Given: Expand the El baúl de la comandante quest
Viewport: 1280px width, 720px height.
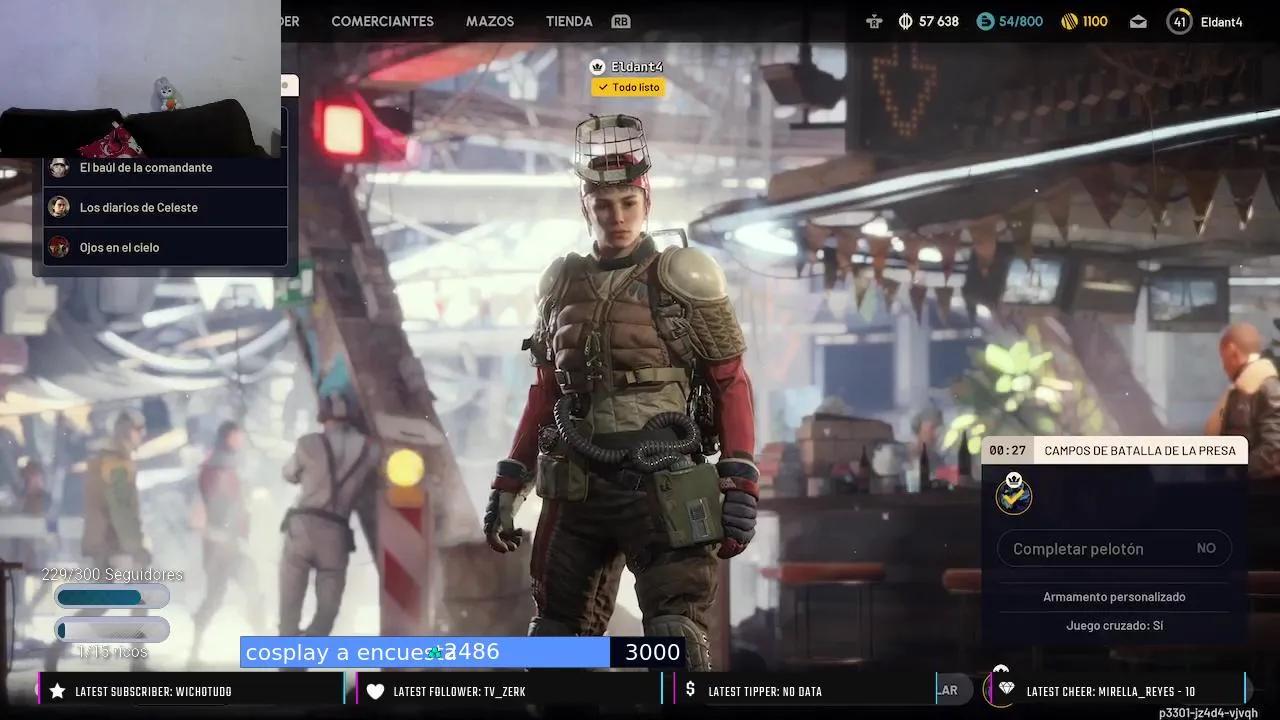Looking at the screenshot, I should (x=146, y=167).
